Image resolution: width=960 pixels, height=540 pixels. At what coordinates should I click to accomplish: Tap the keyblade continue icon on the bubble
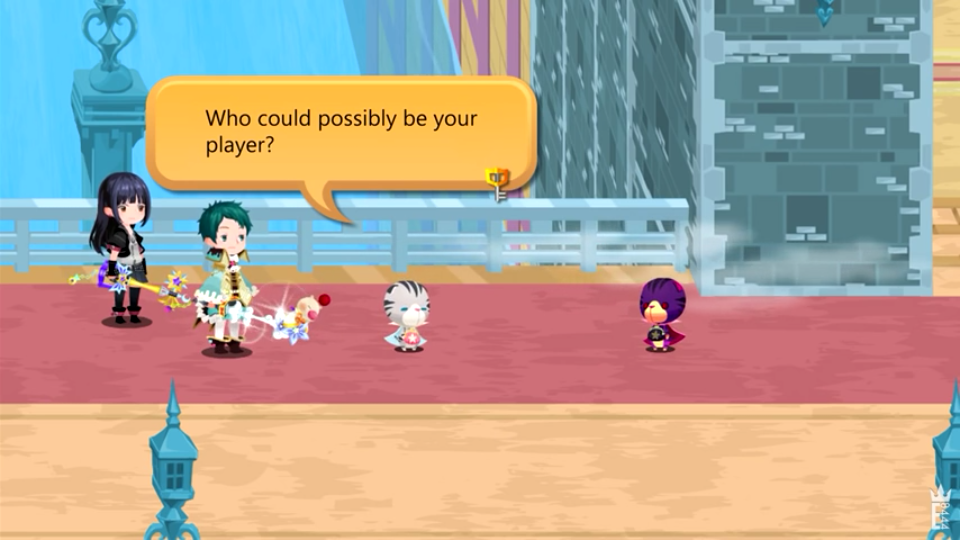[x=497, y=182]
